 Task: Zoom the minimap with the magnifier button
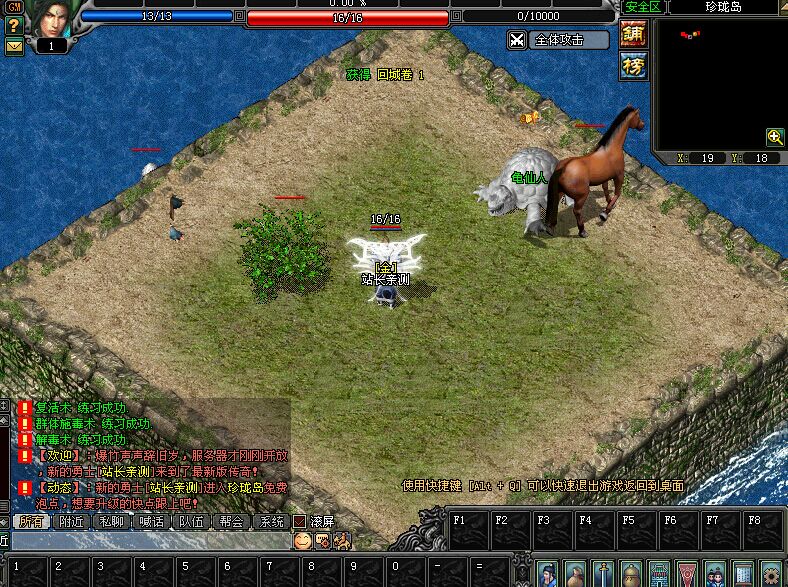pyautogui.click(x=775, y=137)
